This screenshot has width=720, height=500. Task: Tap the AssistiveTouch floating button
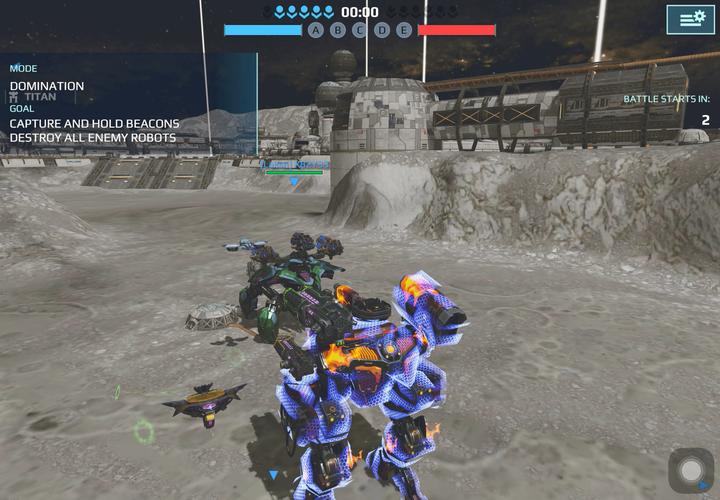click(x=691, y=470)
